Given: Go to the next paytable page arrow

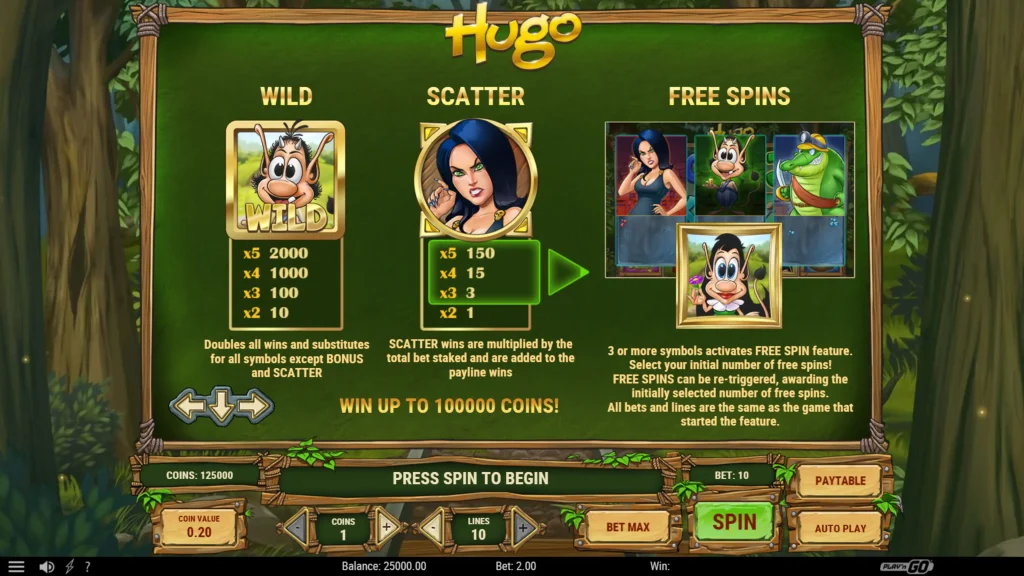Looking at the screenshot, I should tap(255, 405).
